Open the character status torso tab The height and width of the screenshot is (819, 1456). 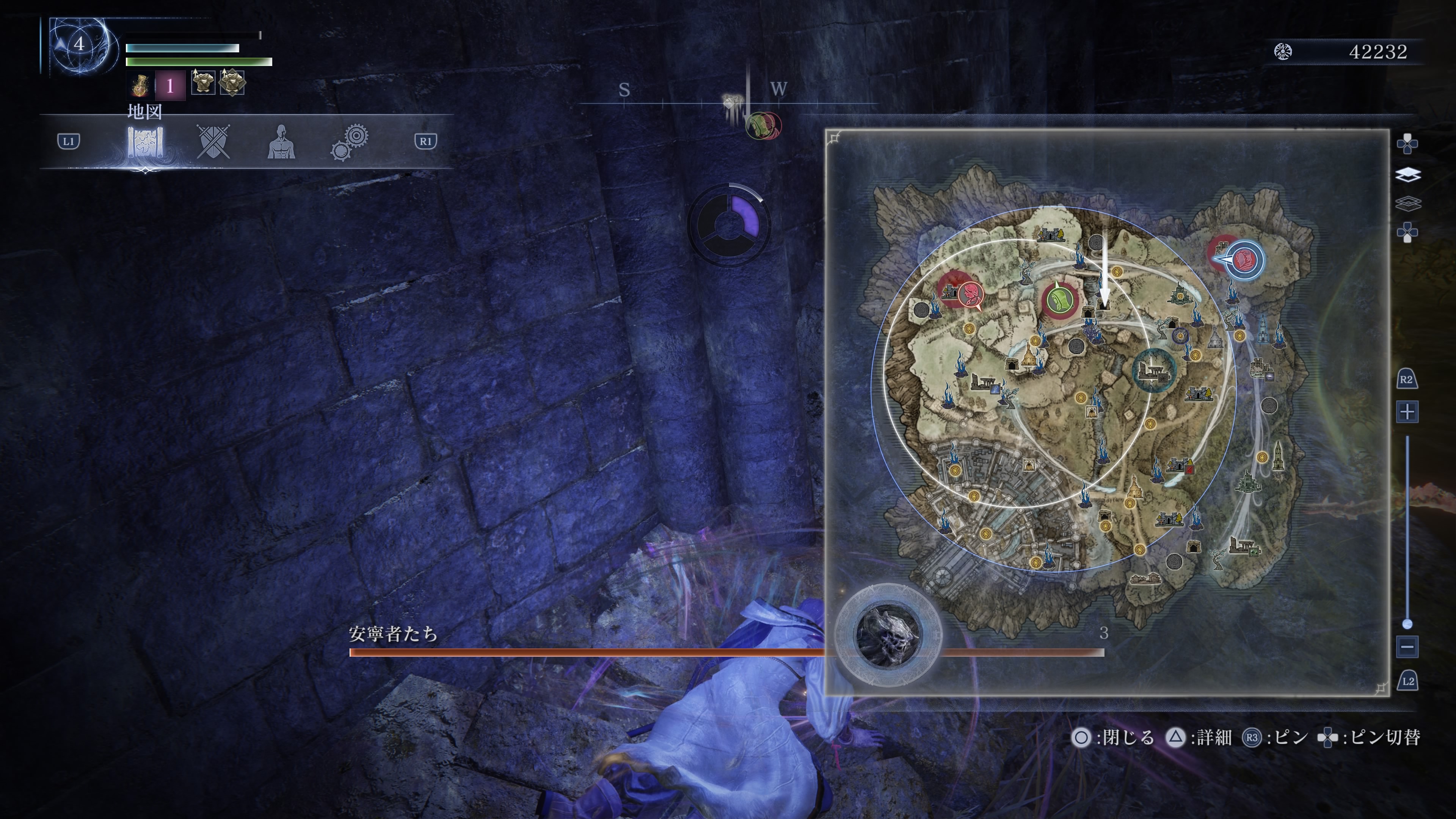(x=281, y=142)
